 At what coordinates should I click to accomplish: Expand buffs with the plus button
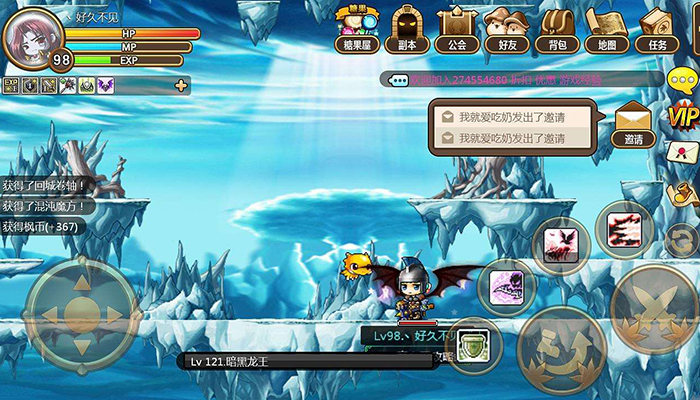click(181, 86)
